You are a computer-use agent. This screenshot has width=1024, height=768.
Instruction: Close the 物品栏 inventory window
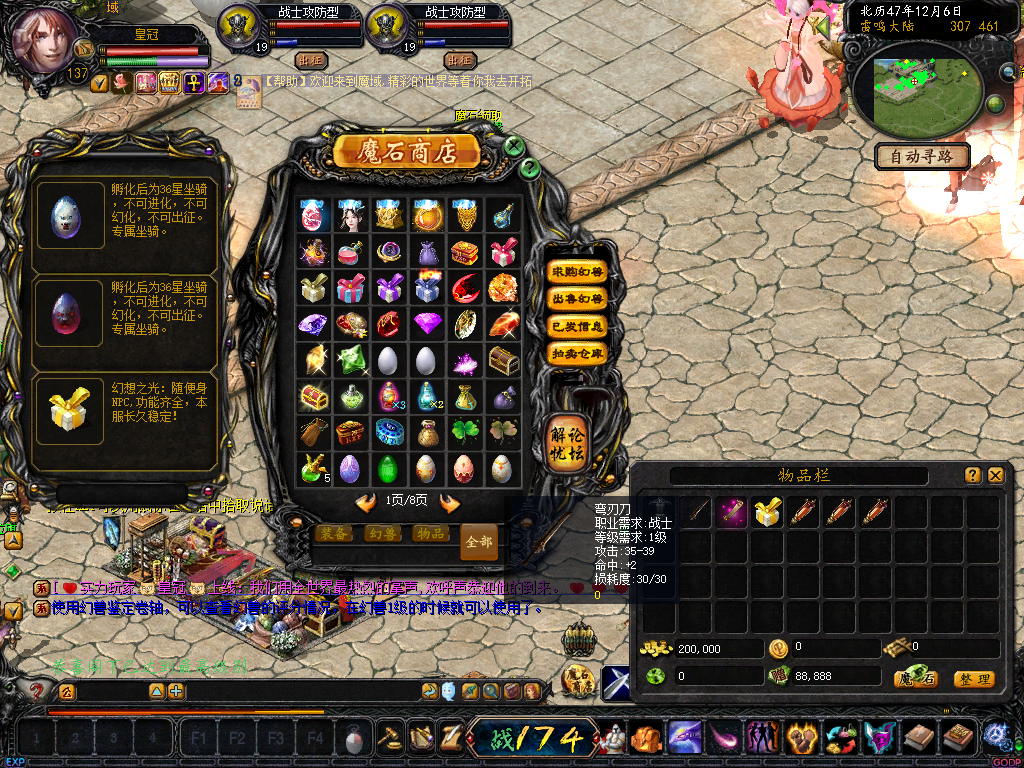pos(995,476)
